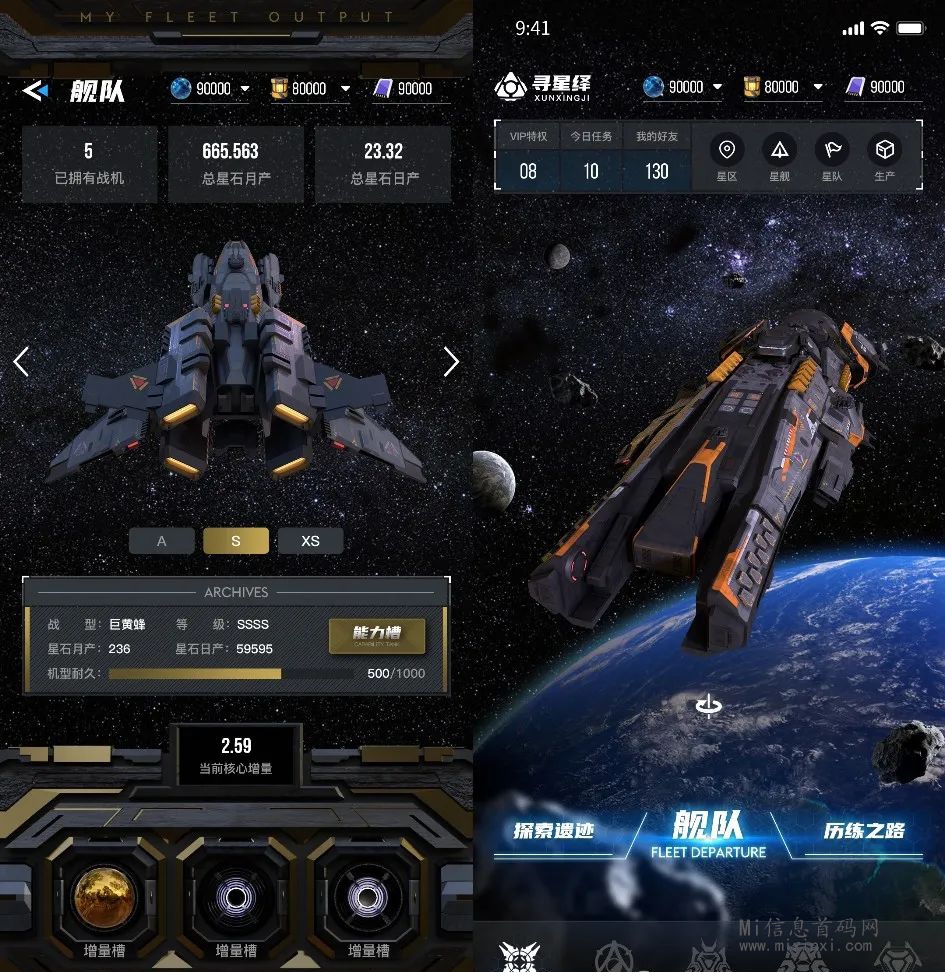Viewport: 945px width, 972px height.
Task: Open VIP特权 privileges panel
Action: 528,157
